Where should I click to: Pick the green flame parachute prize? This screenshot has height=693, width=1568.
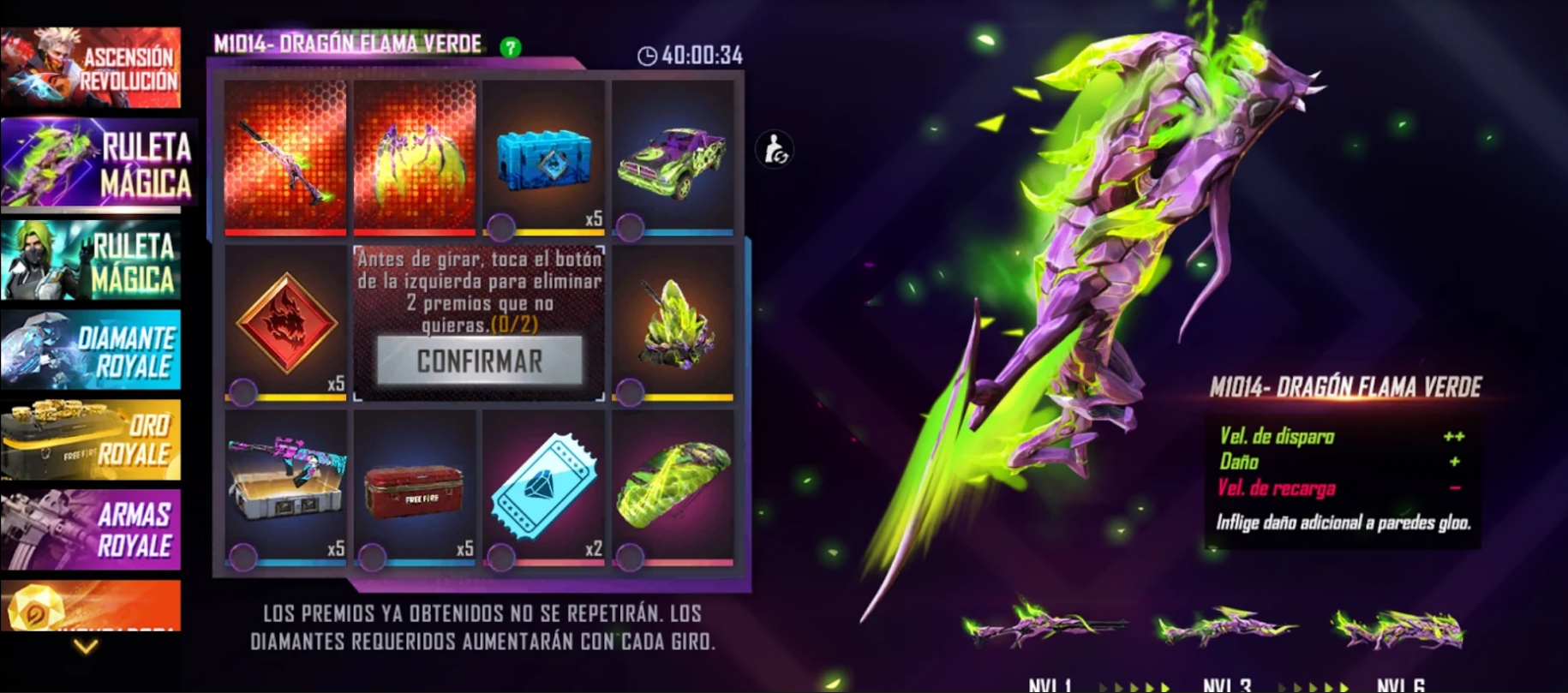673,487
